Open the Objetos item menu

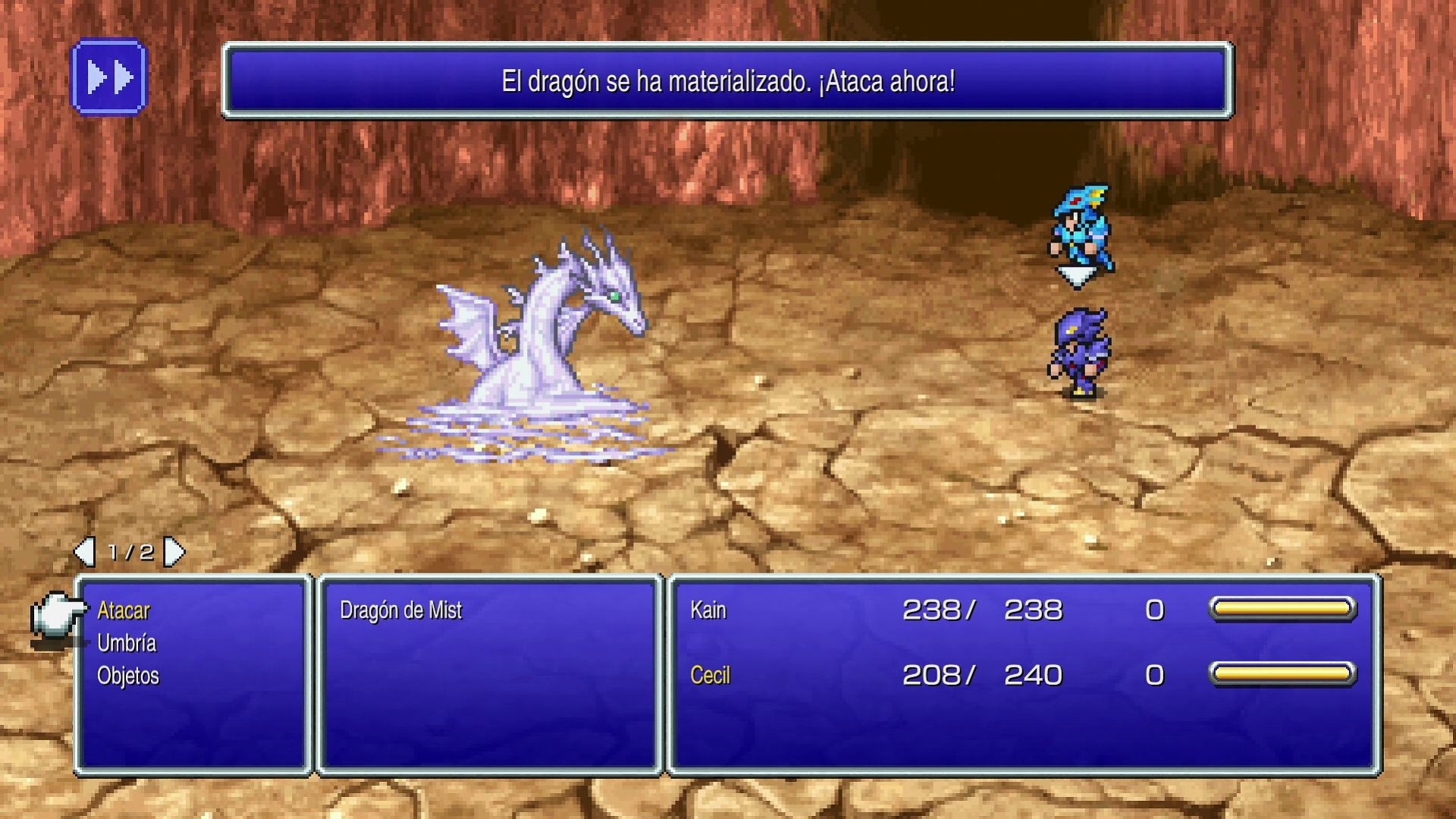(x=128, y=675)
